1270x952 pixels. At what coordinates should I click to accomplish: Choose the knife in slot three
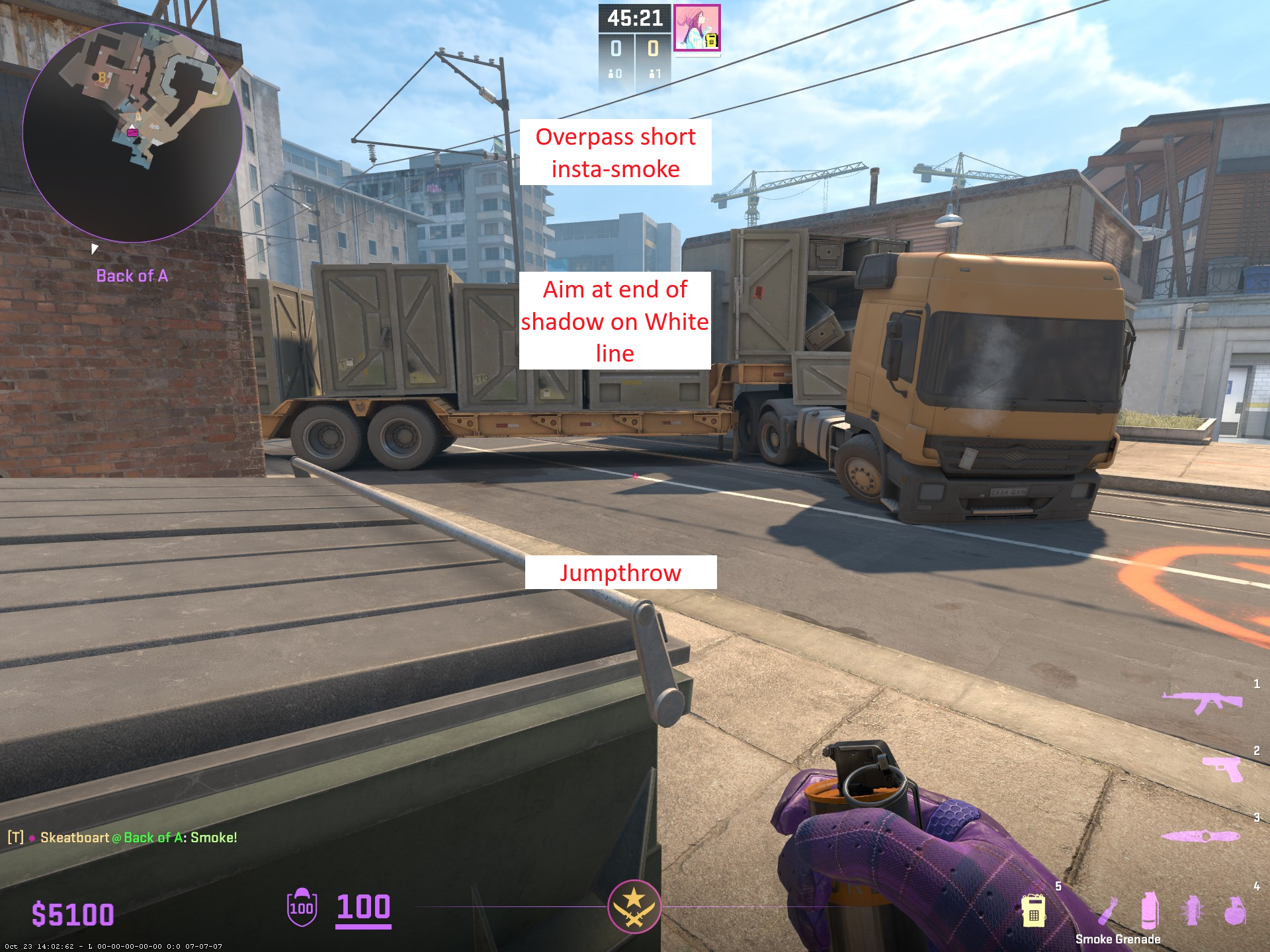(x=1200, y=836)
